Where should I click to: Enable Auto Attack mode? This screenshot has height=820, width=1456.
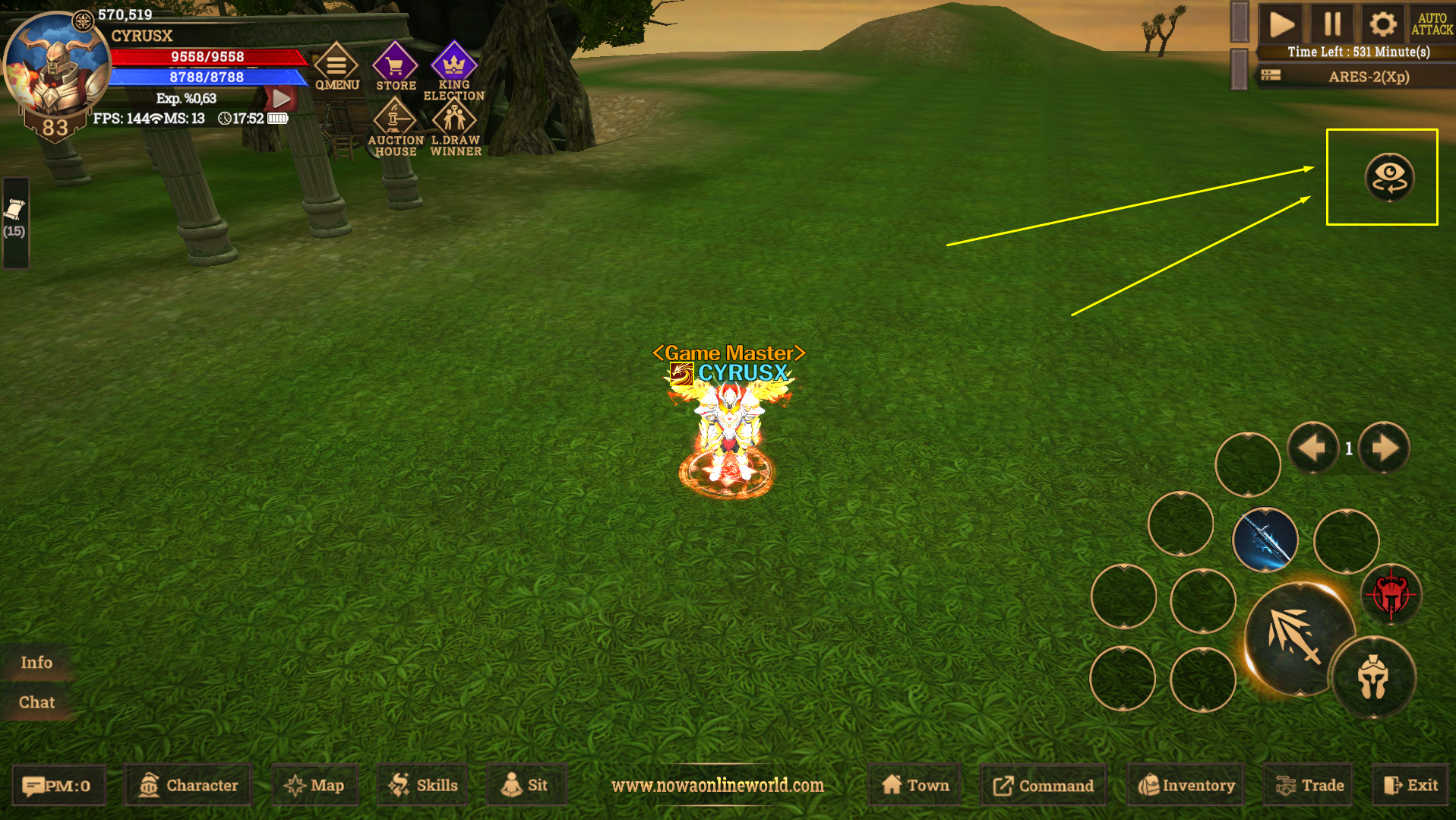tap(1434, 23)
